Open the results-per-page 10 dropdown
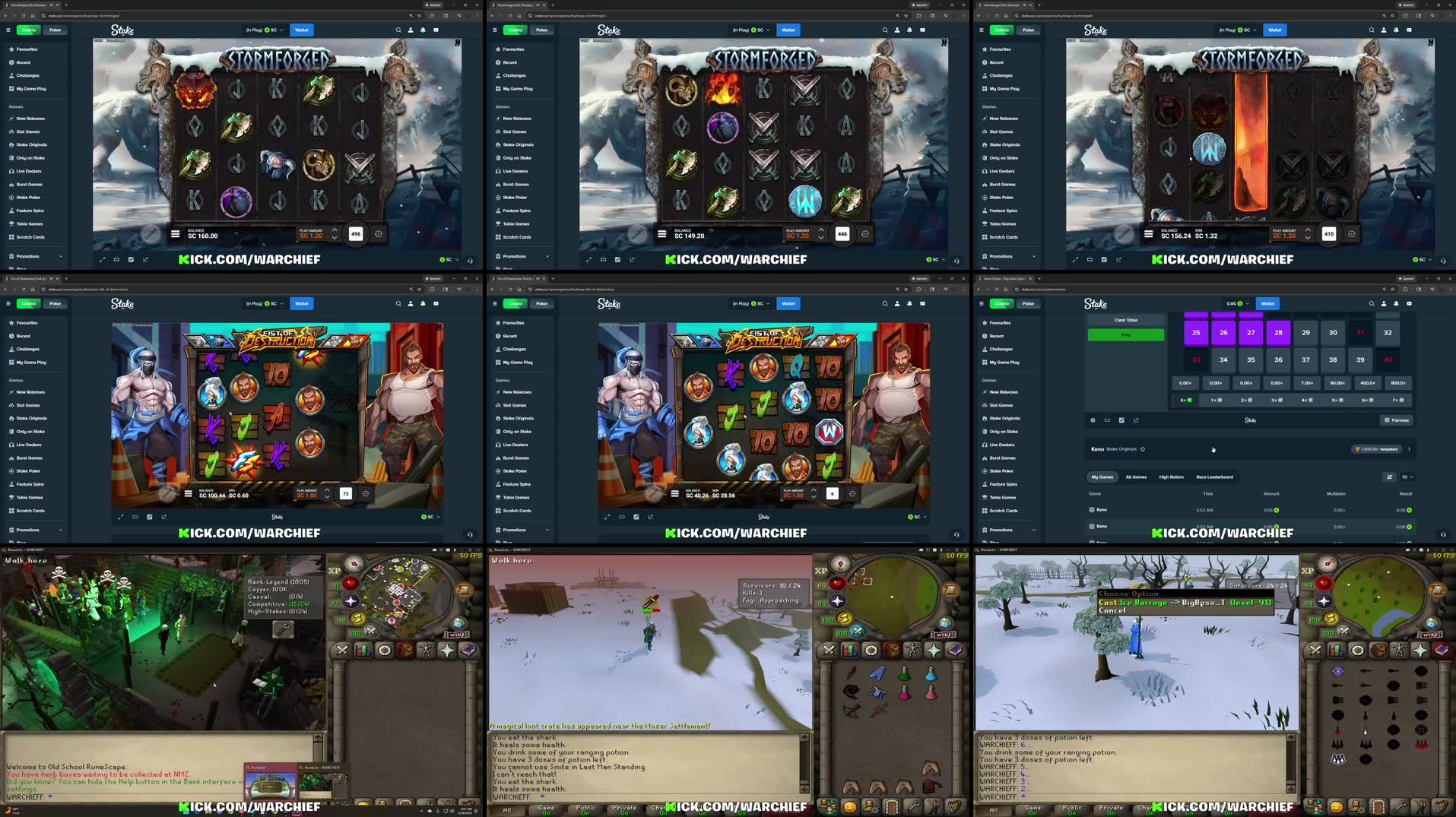1456x817 pixels. [x=1407, y=477]
